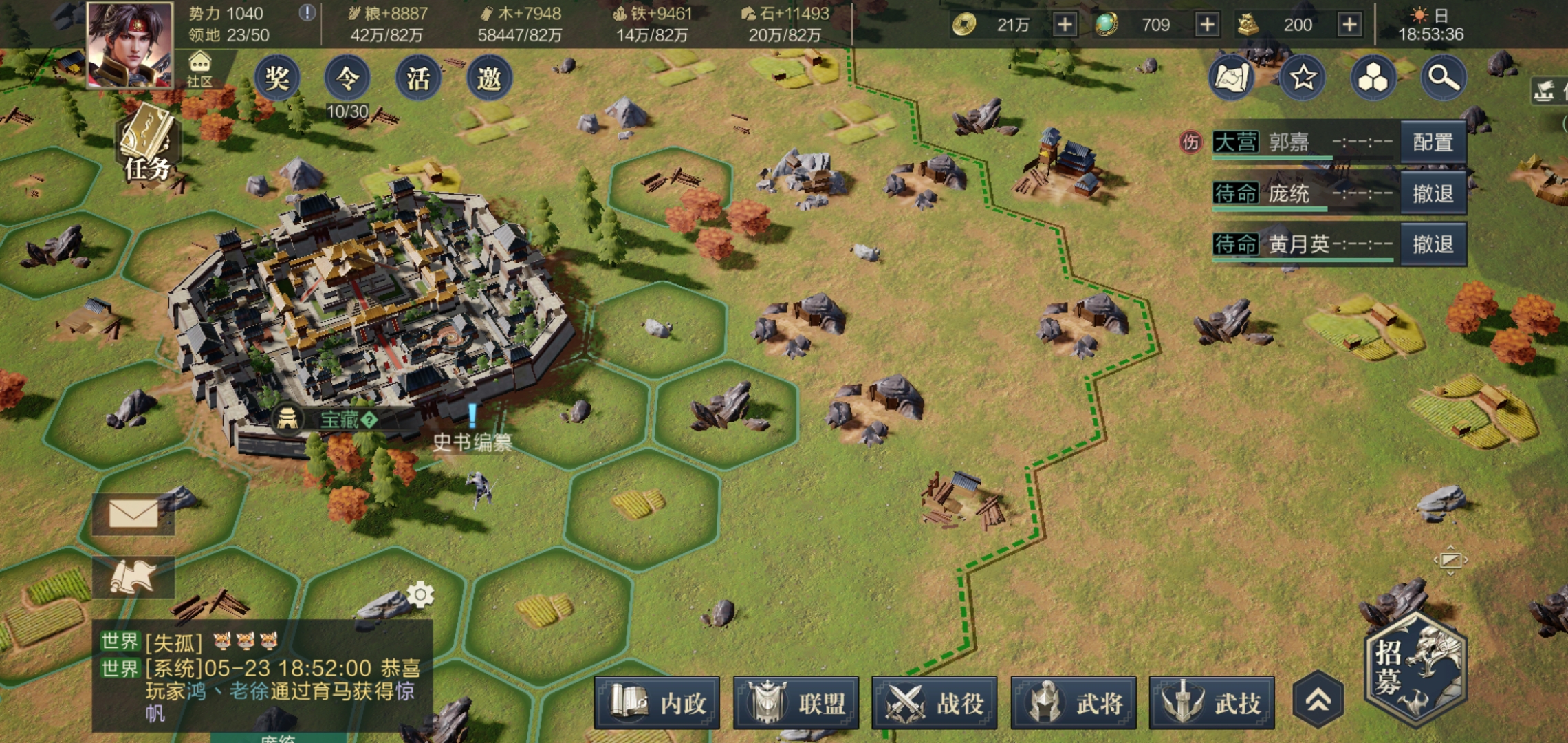1568x743 pixels.
Task: Open the 招募 recruit button
Action: pyautogui.click(x=1416, y=669)
